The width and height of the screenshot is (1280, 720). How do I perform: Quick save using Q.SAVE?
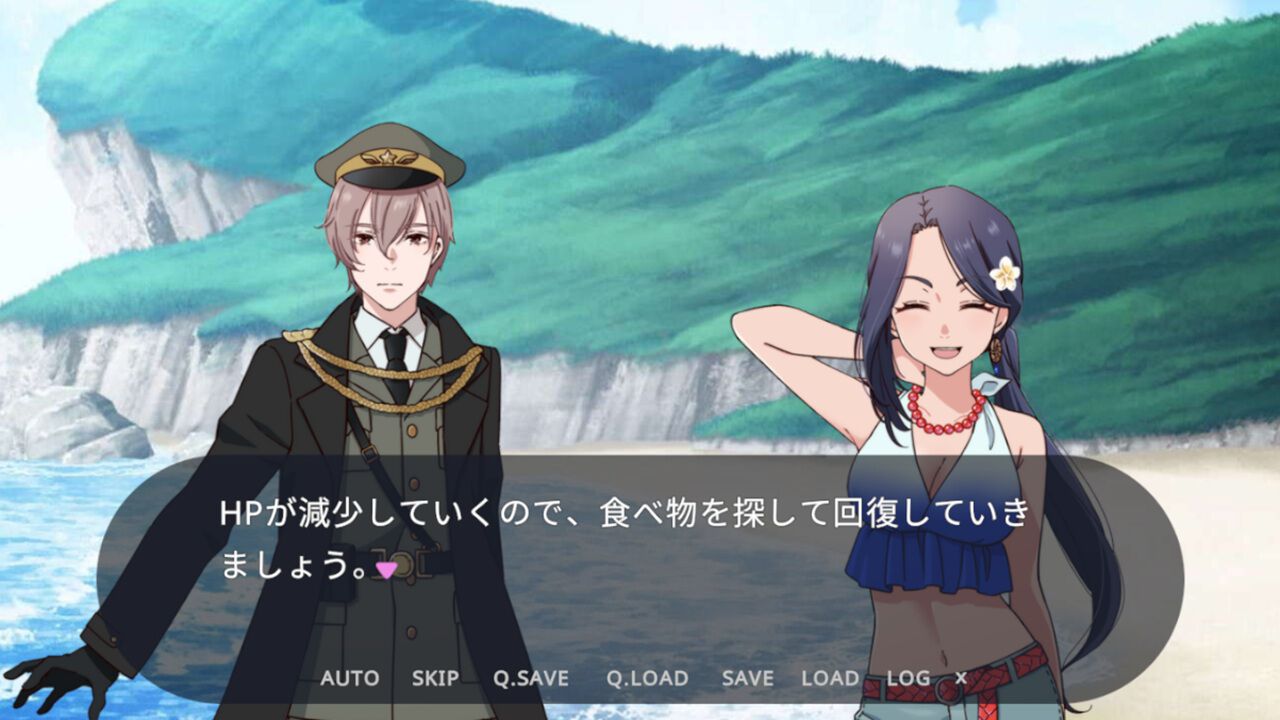click(x=530, y=679)
